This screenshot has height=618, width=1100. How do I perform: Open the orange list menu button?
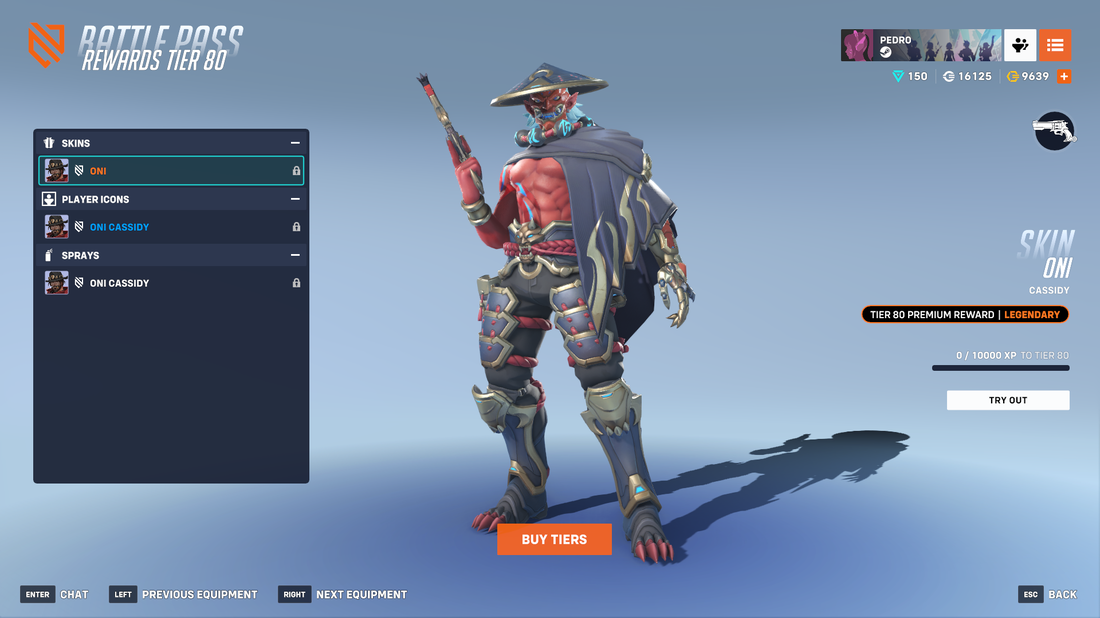[1055, 45]
